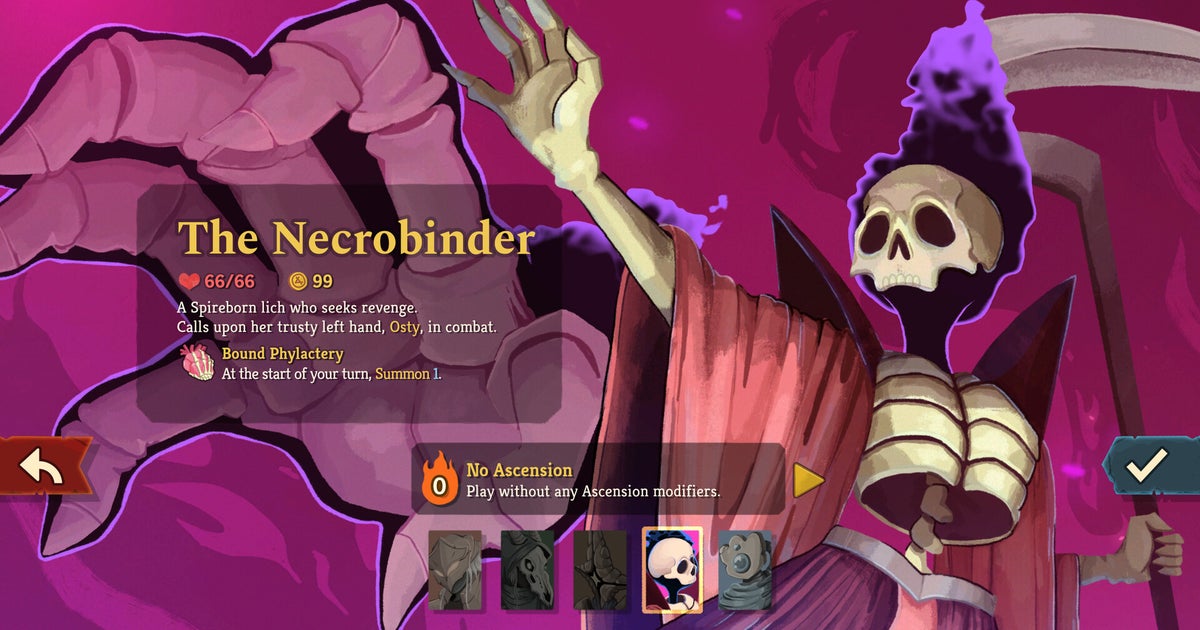Click the Ascension flame level icon
This screenshot has height=630, width=1200.
click(x=439, y=478)
